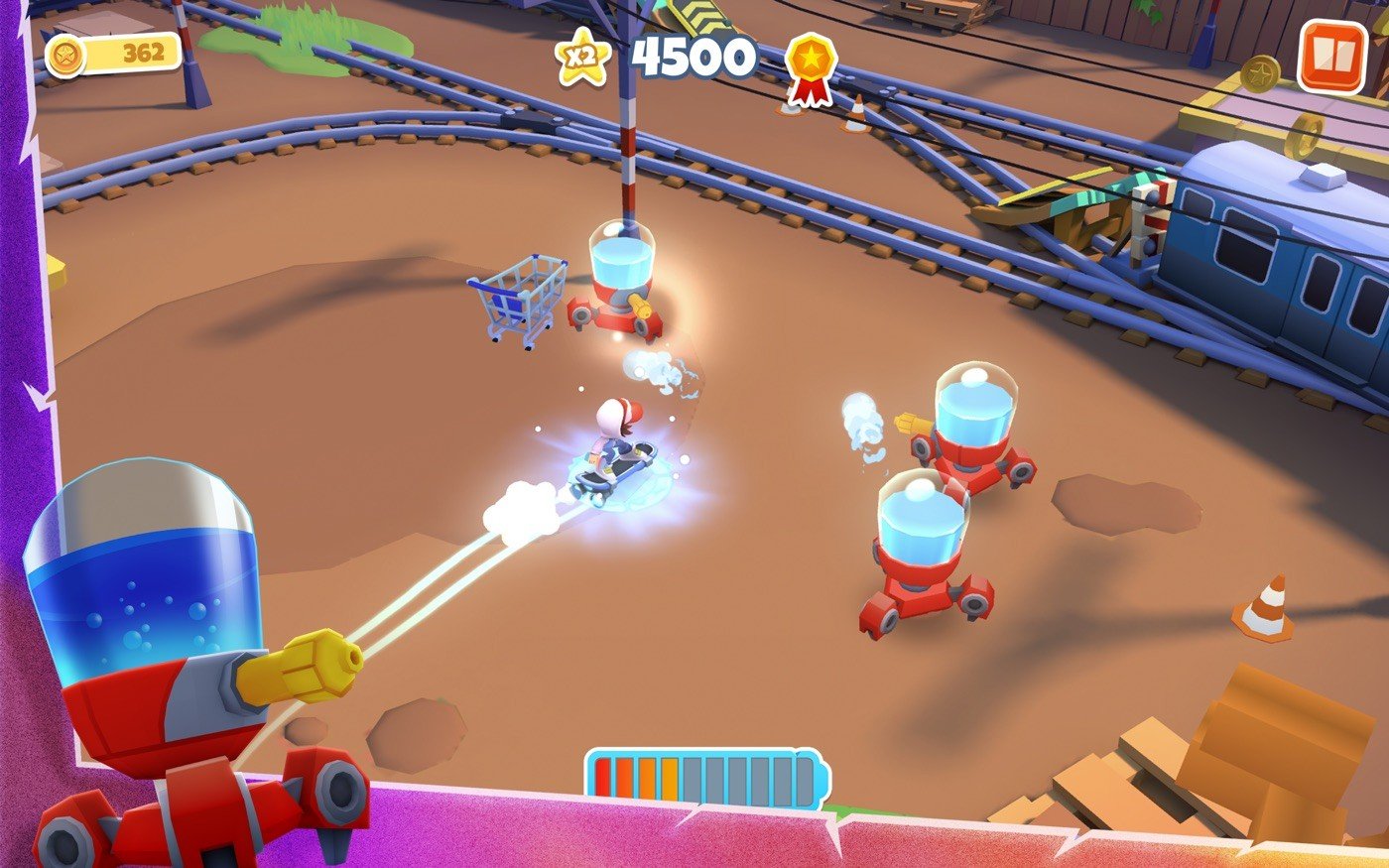Click the gold medal ribbon icon
Viewport: 1389px width, 868px height.
click(811, 65)
